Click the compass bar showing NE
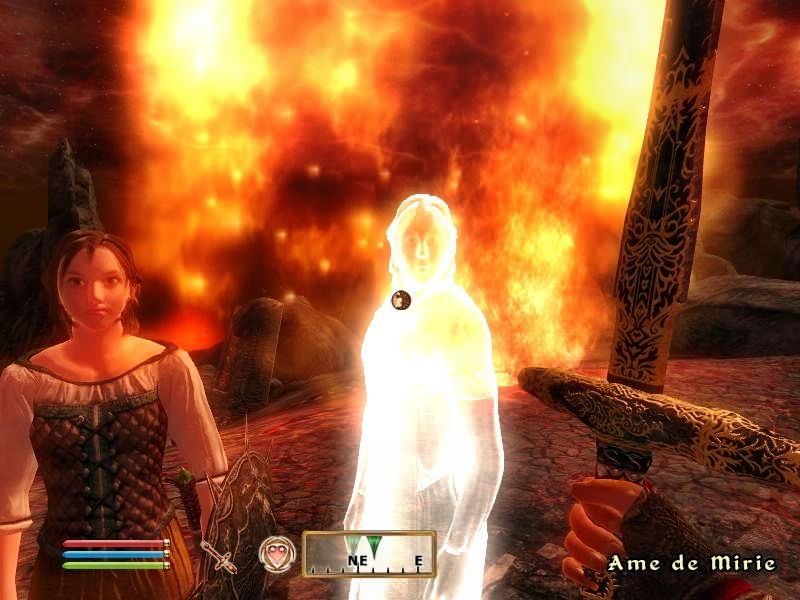This screenshot has width=800, height=600. coord(369,553)
